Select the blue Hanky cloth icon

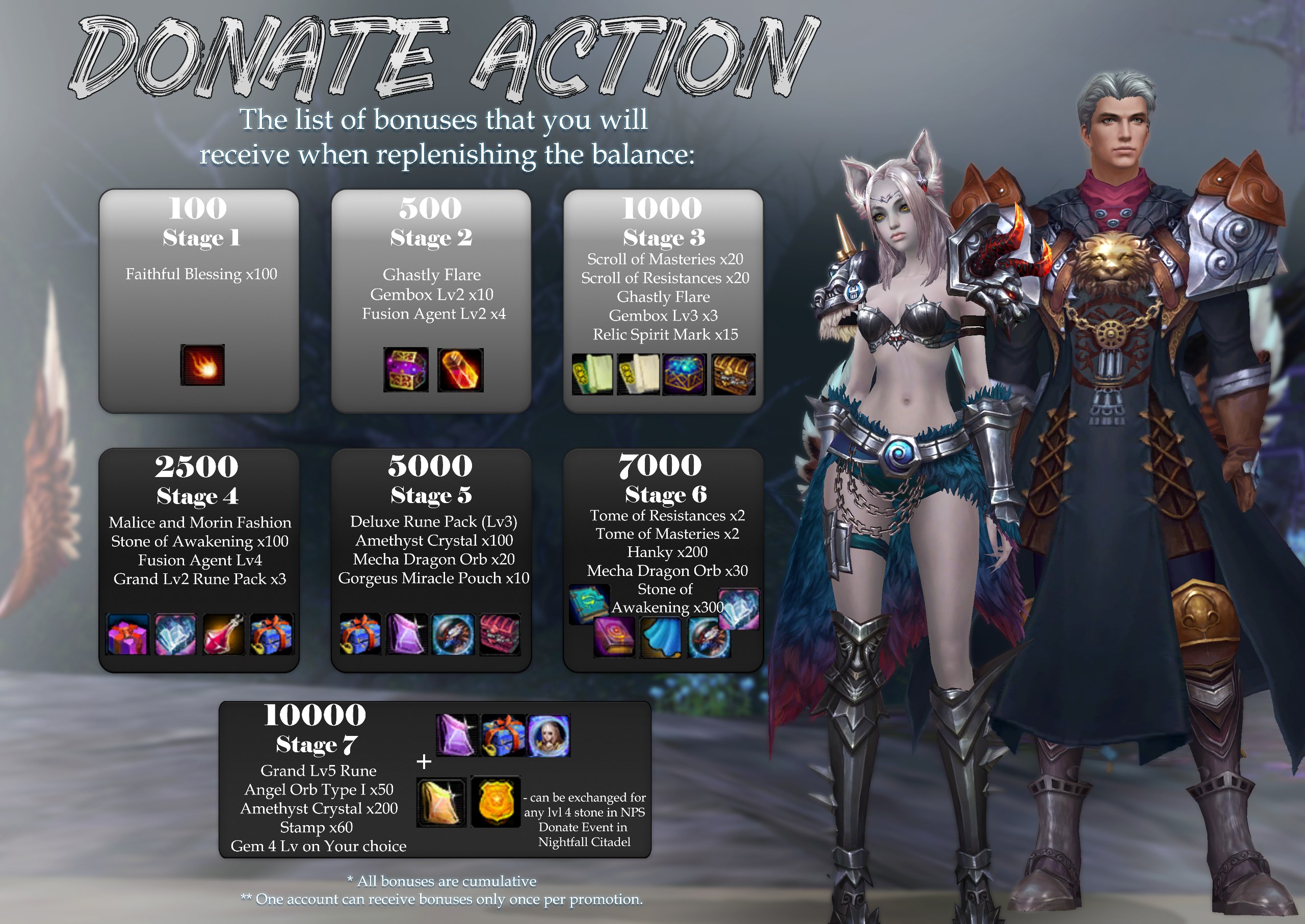coord(661,637)
